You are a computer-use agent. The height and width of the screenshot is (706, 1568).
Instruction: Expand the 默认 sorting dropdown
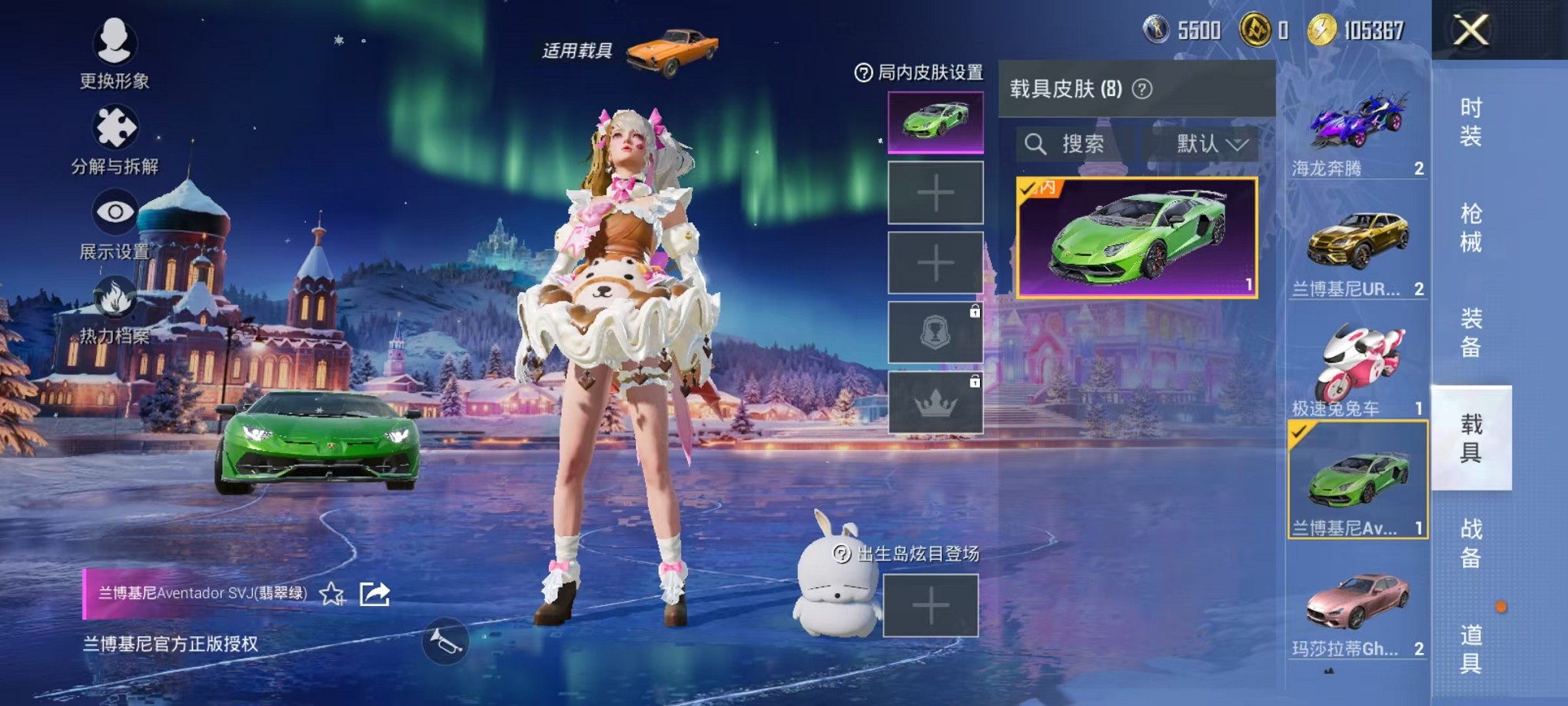[x=1203, y=145]
